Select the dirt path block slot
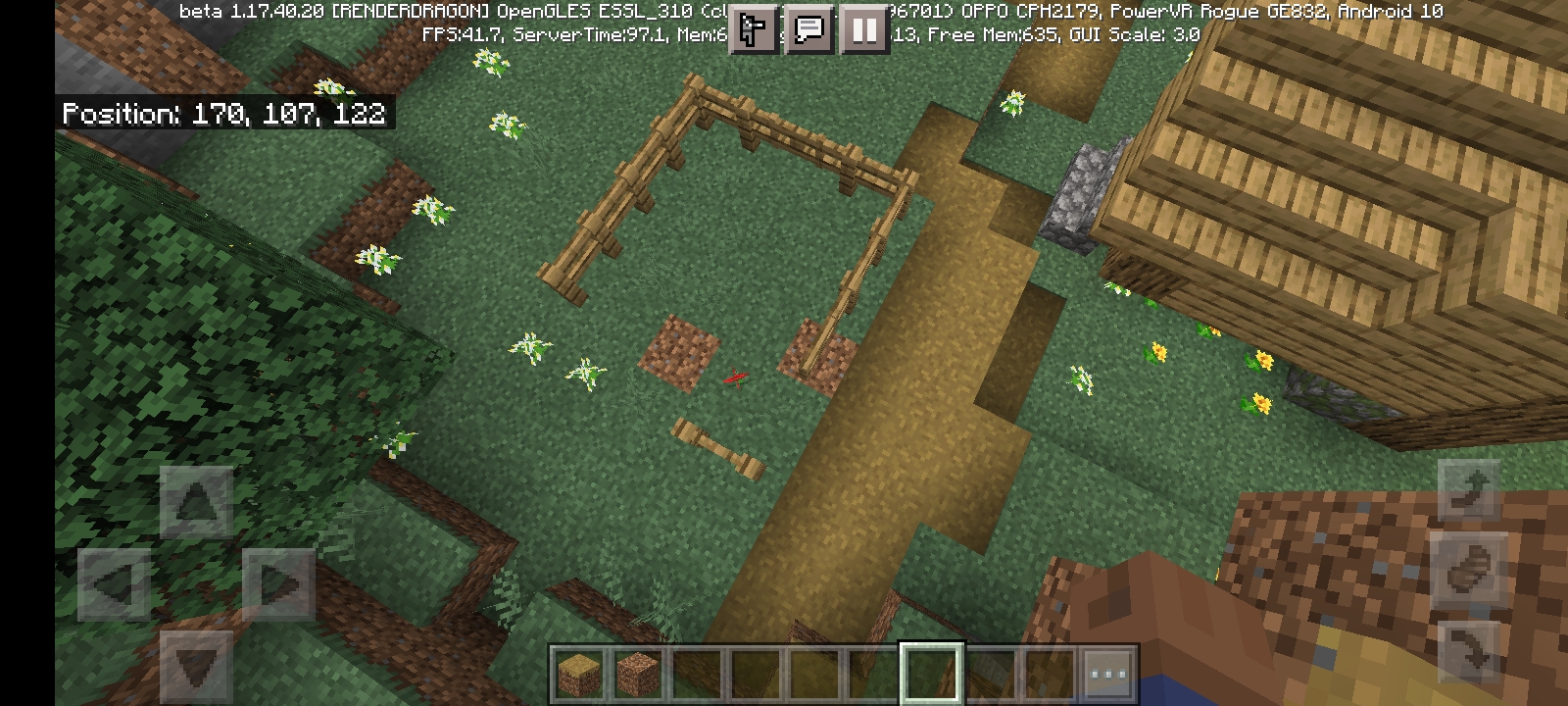Viewport: 1568px width, 706px height. tap(578, 674)
